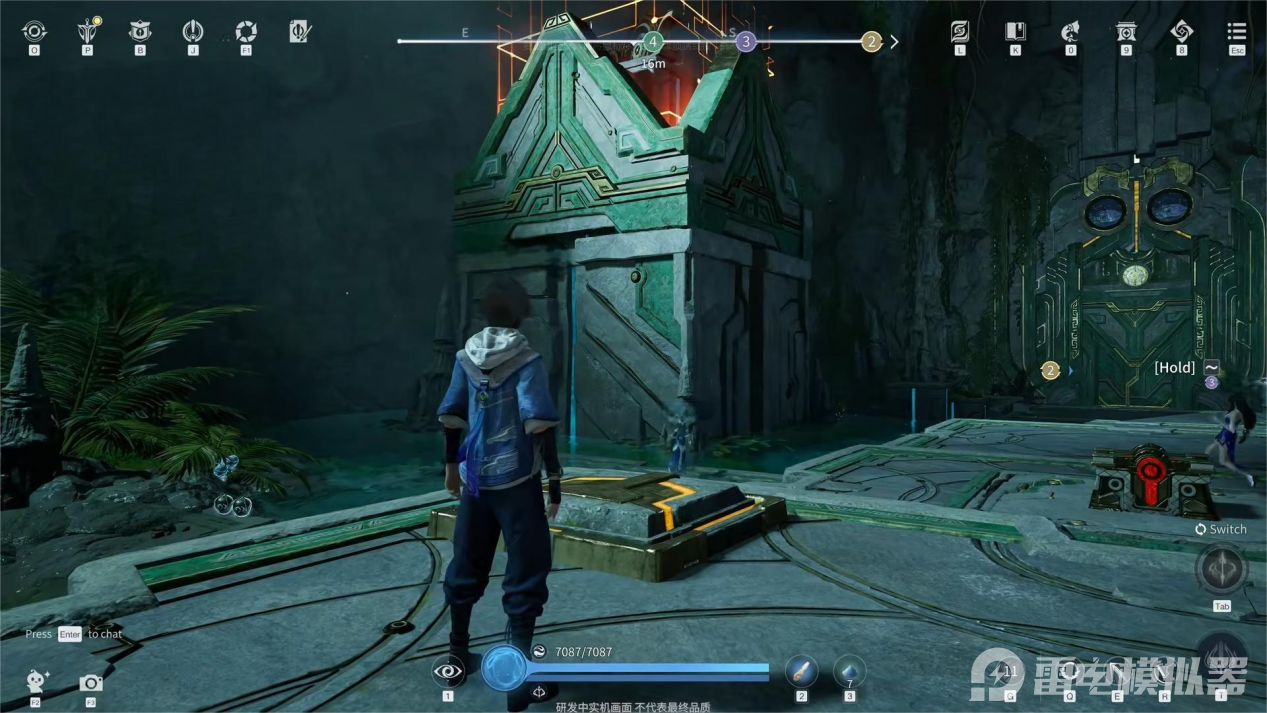
Task: Open the circular arrows icon at top-left
Action: pos(34,32)
